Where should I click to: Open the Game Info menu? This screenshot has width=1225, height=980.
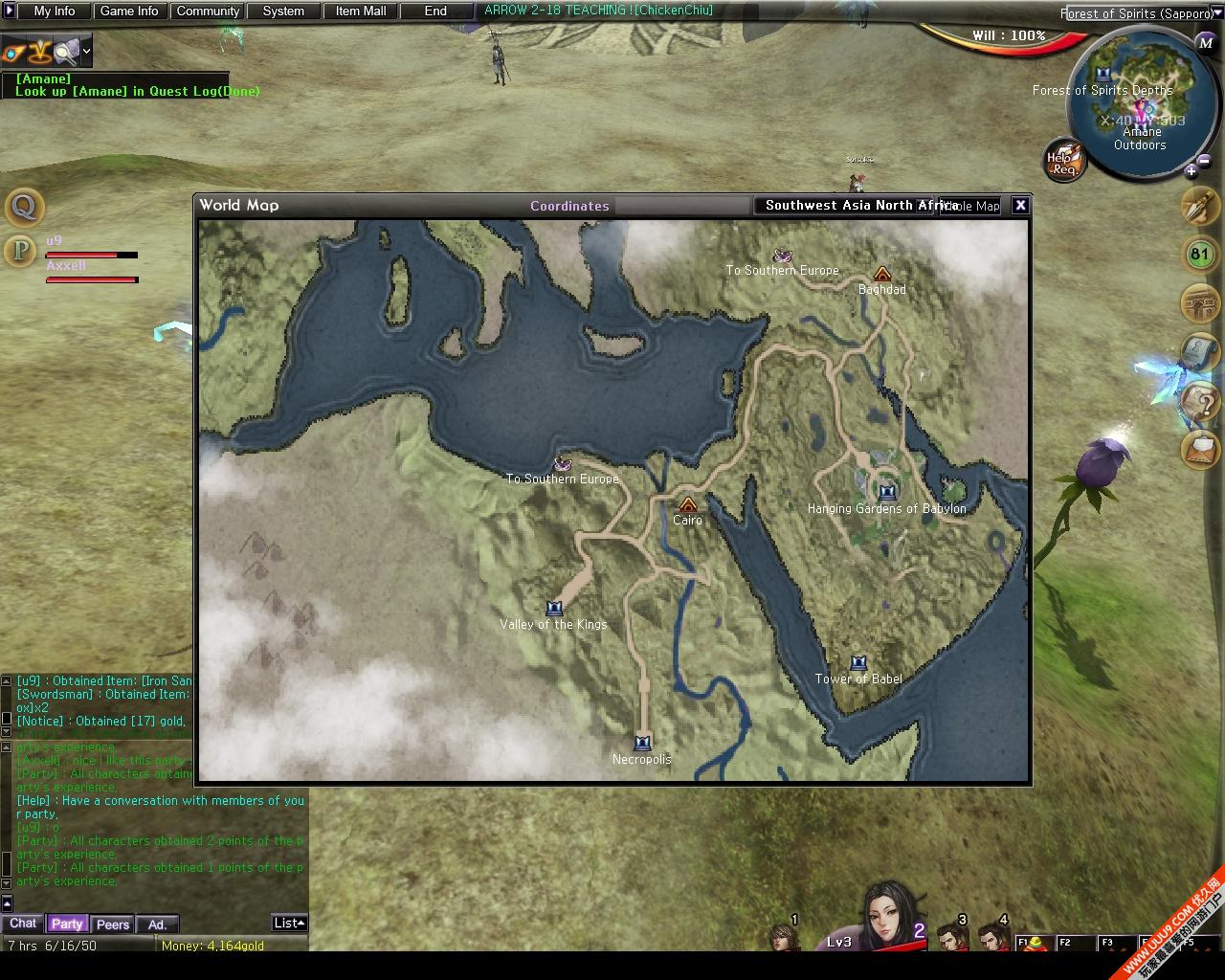coord(129,11)
